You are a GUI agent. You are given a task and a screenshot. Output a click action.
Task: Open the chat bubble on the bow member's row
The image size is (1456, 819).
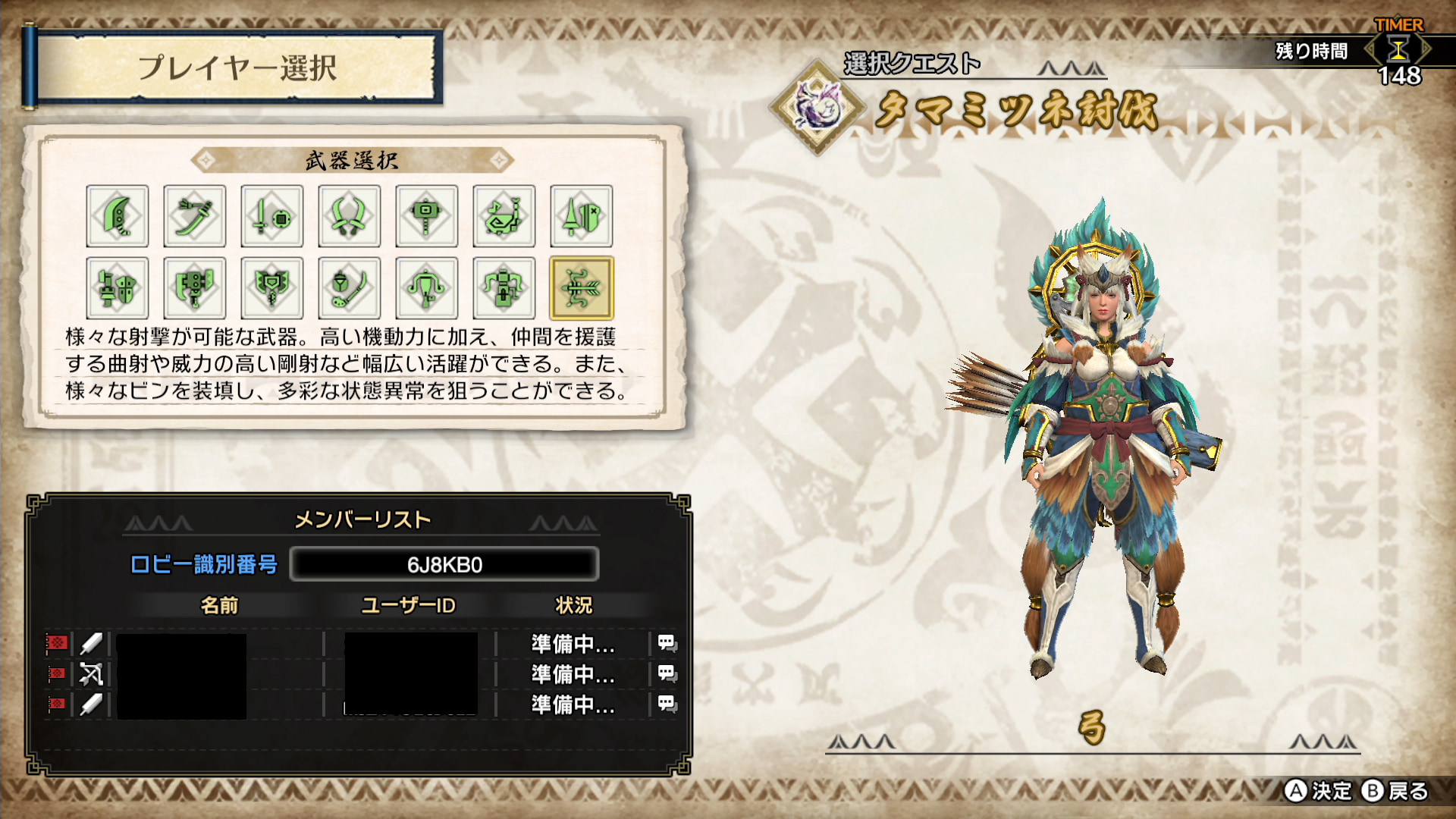pos(667,673)
